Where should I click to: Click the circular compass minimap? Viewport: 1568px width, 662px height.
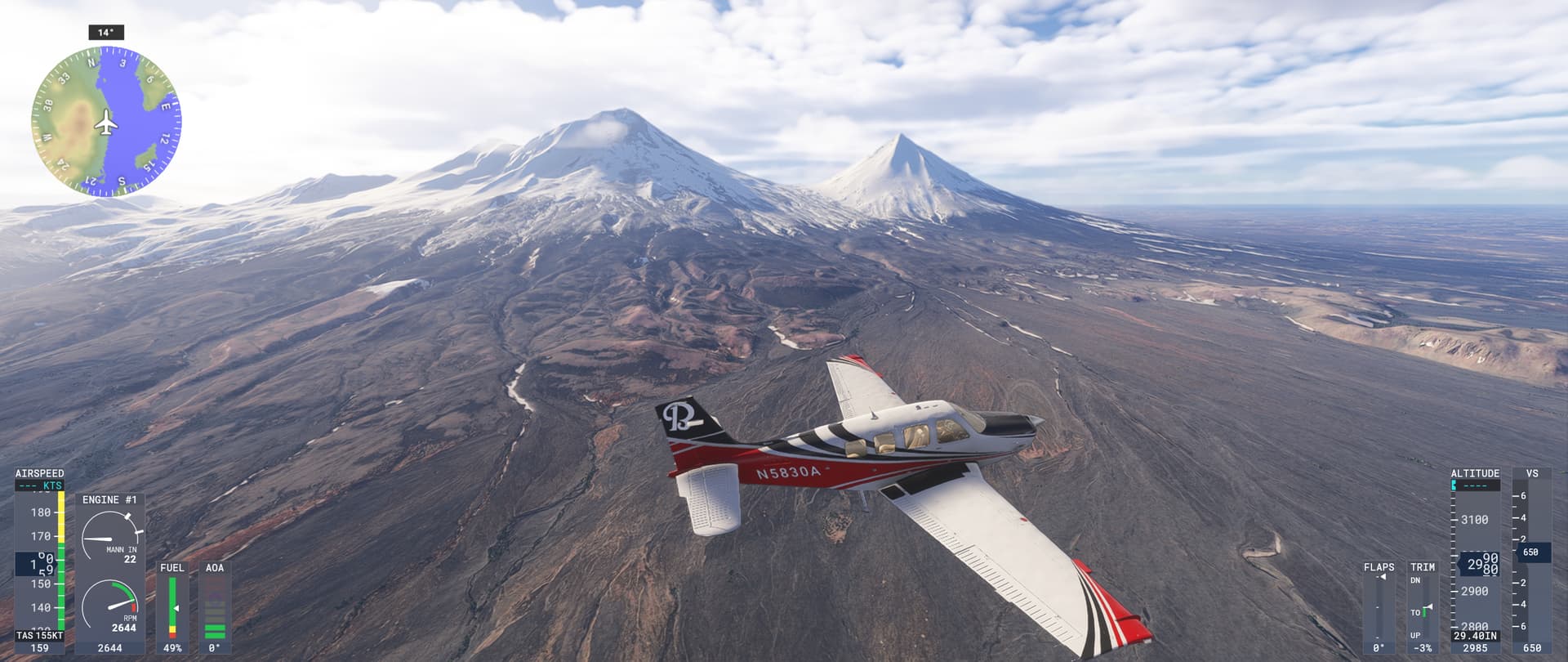[106, 123]
